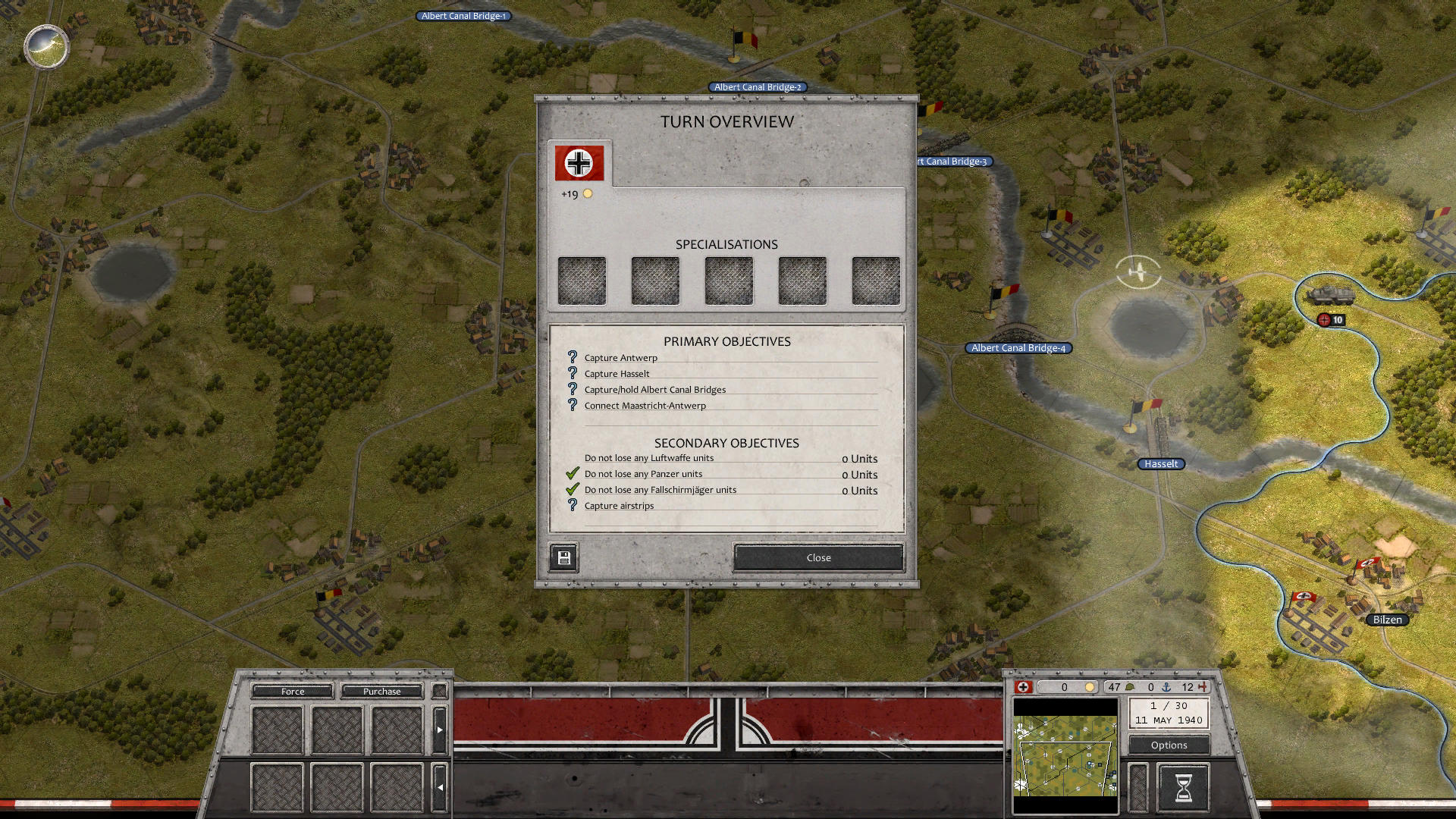Select the German flag emblem on Turn Overview

tap(579, 162)
